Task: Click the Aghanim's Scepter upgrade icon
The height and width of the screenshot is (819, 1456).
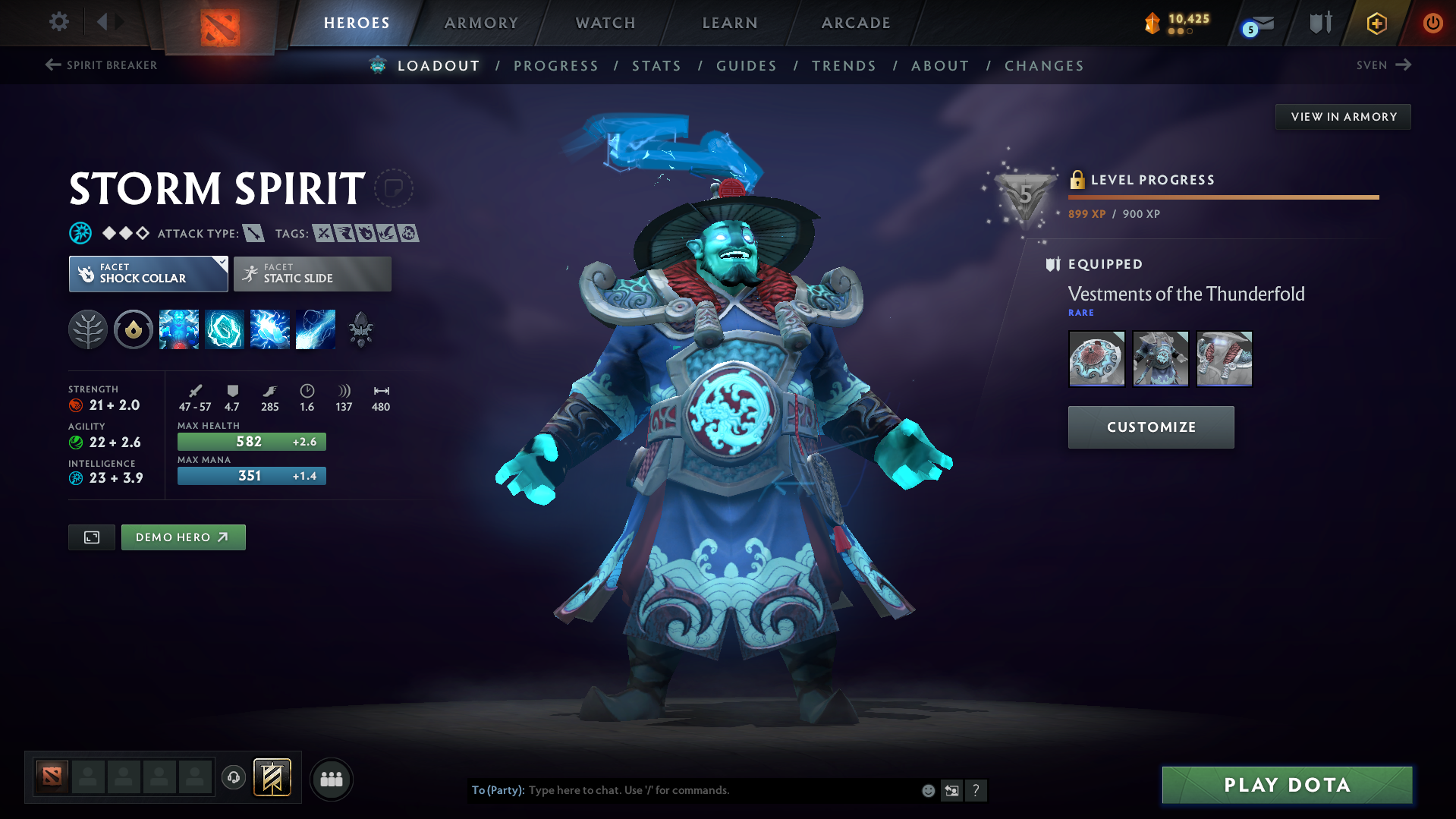Action: (361, 329)
